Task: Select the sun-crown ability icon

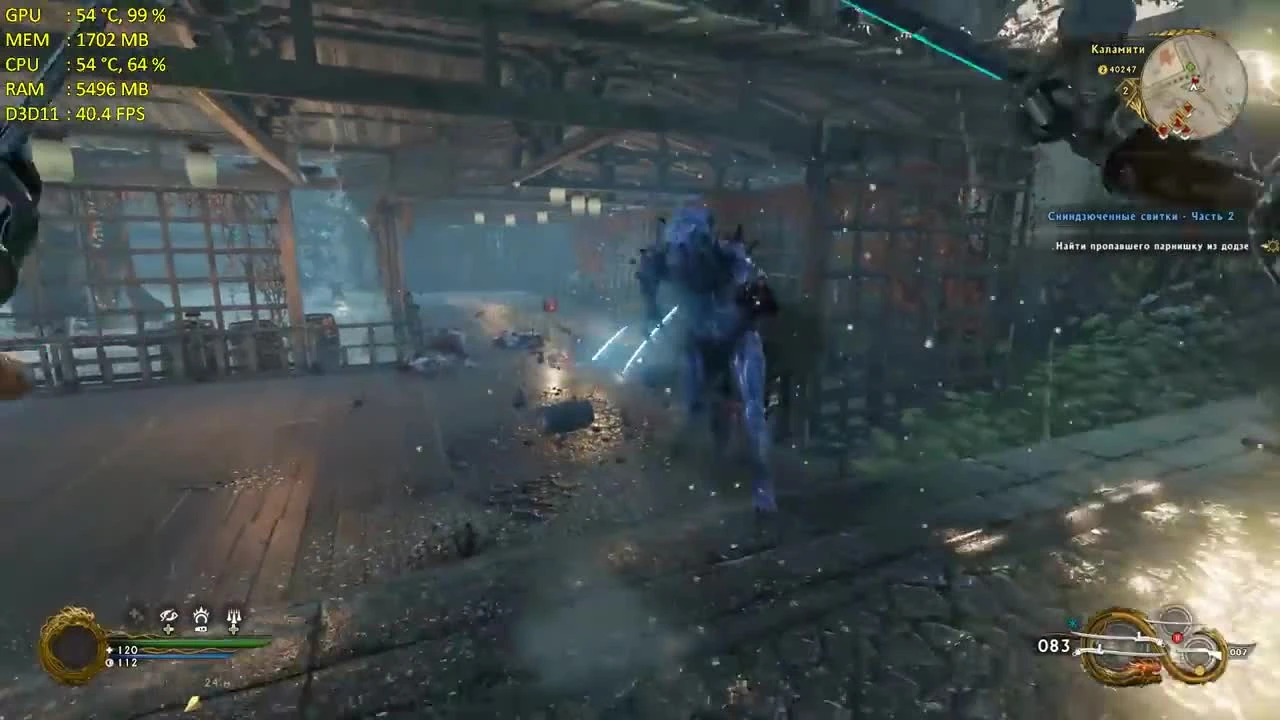Action: click(202, 615)
